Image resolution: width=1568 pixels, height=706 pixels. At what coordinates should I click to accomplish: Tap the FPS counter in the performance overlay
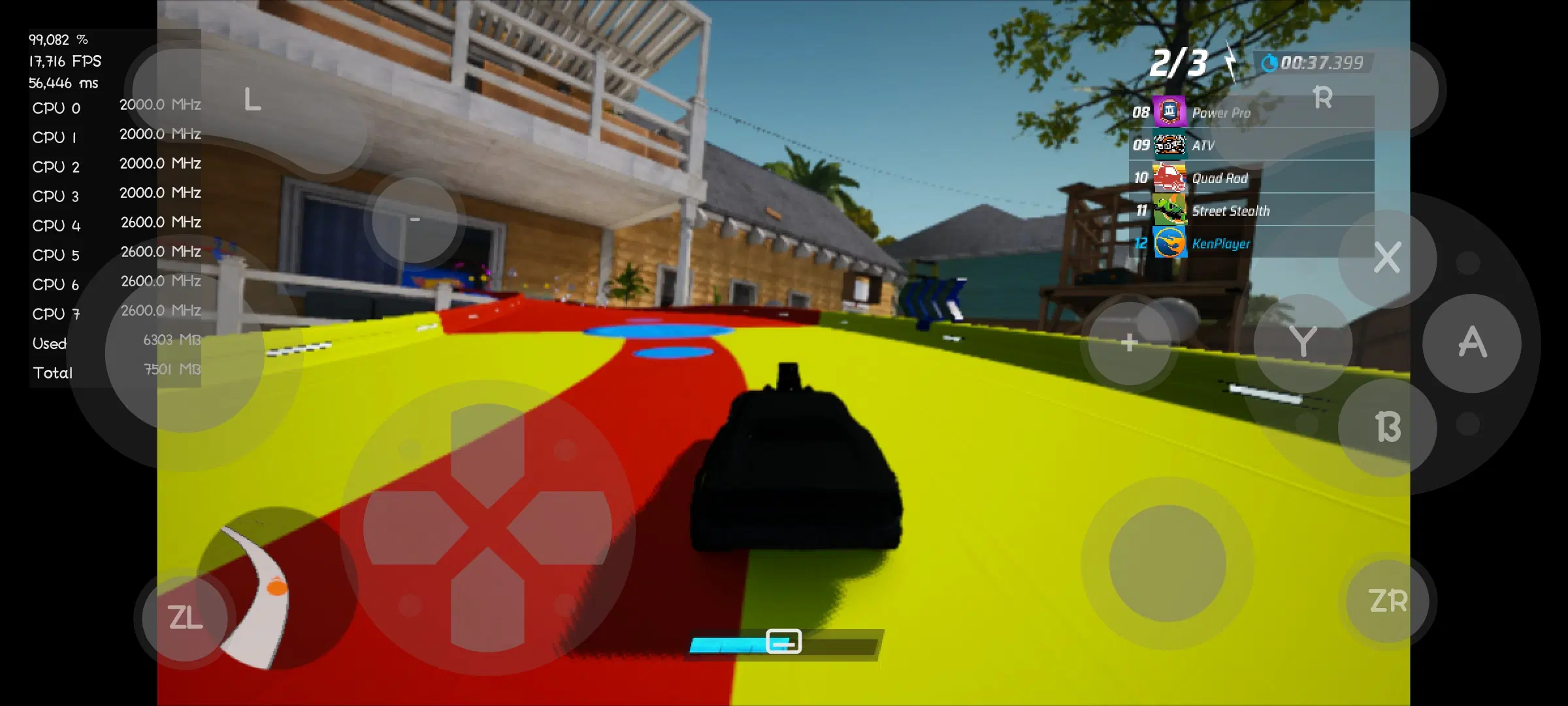coord(63,61)
